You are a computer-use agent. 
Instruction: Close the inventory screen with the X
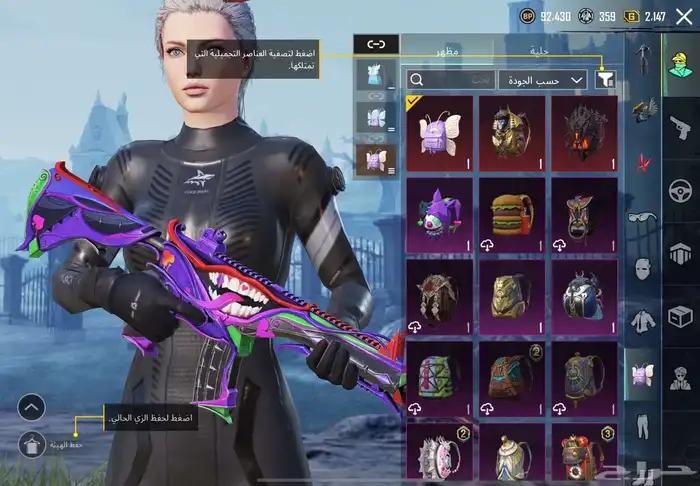pyautogui.click(x=683, y=16)
